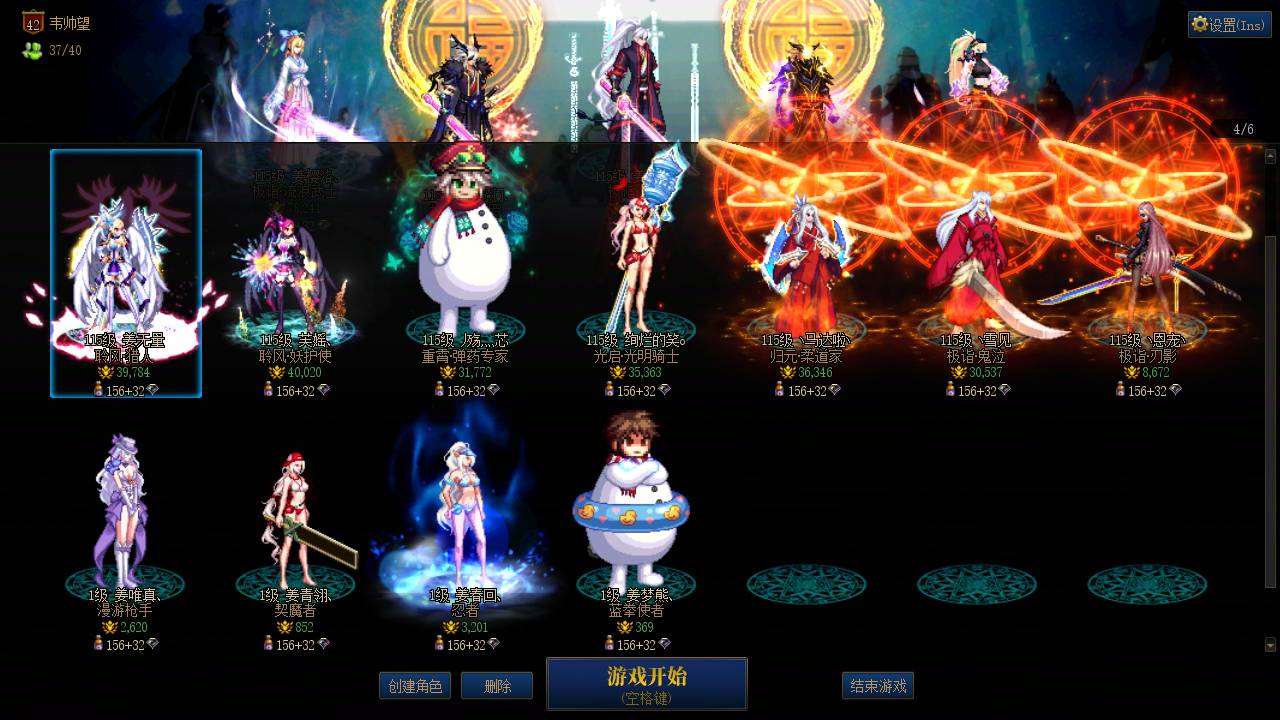The height and width of the screenshot is (720, 1280).
Task: Open settings via the 设置(Ins) gear icon
Action: (x=1231, y=25)
